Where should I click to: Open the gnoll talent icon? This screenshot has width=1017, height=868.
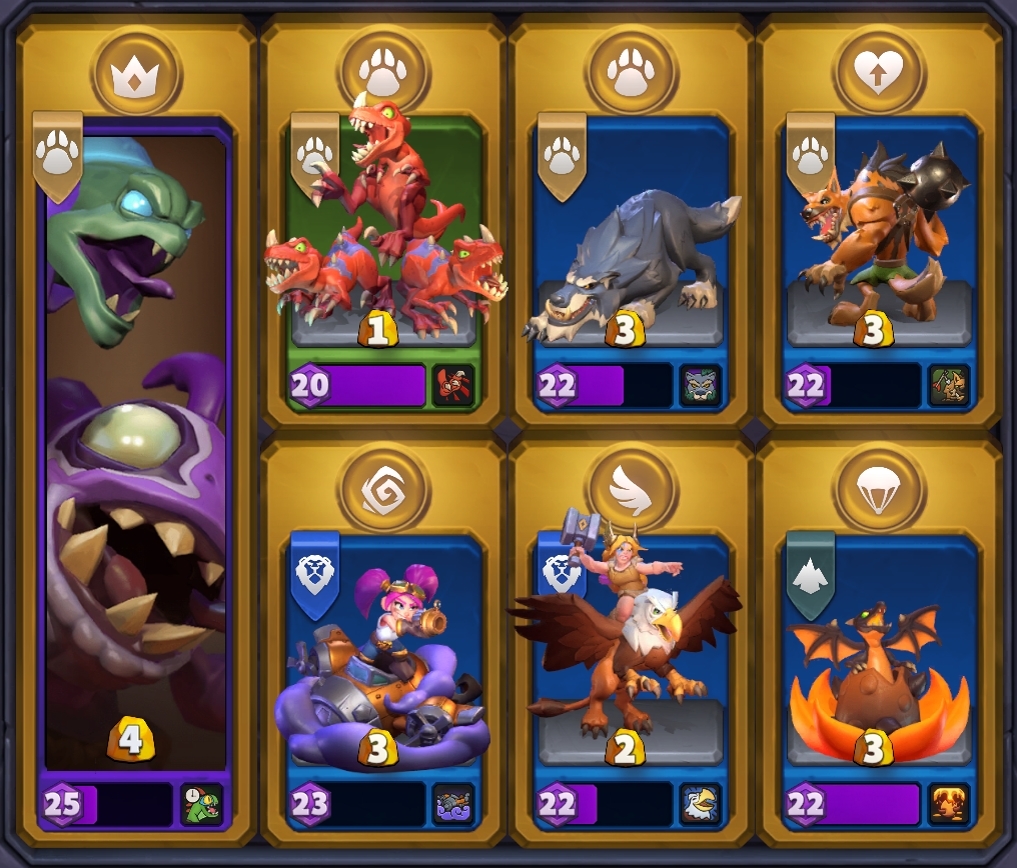point(949,386)
